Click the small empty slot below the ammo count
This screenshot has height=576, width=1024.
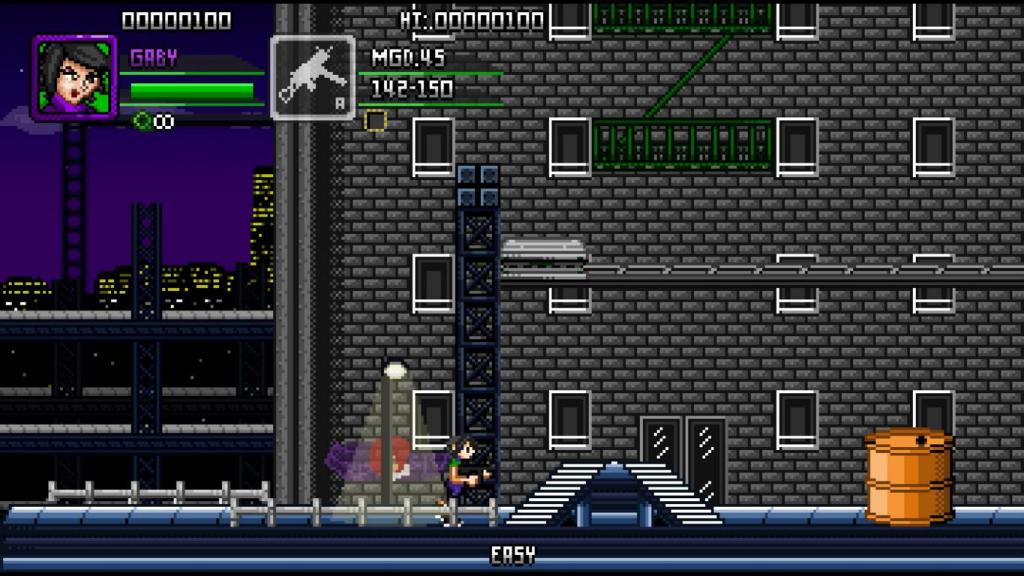click(375, 121)
